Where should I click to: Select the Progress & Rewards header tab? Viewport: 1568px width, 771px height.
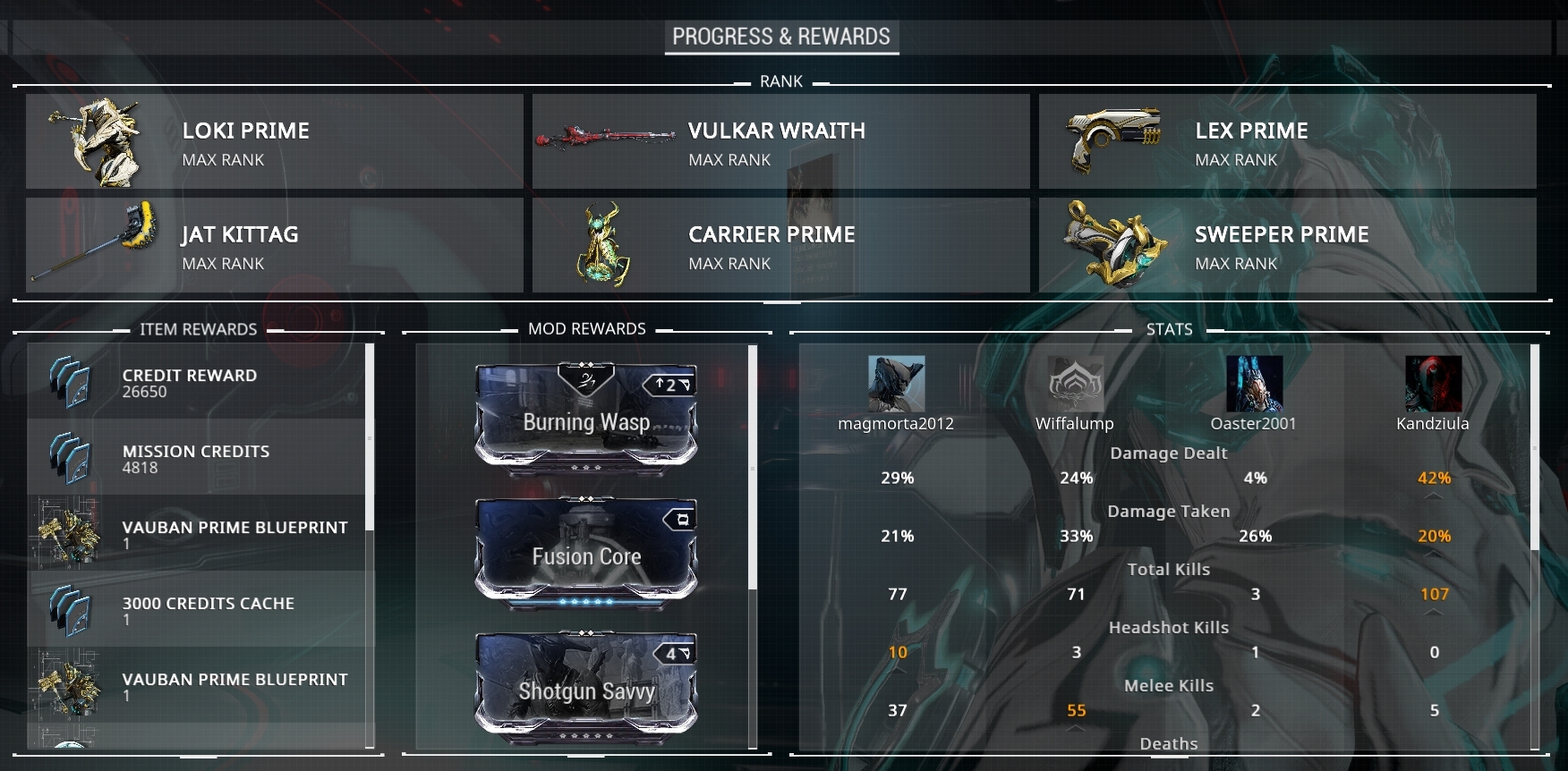click(781, 37)
